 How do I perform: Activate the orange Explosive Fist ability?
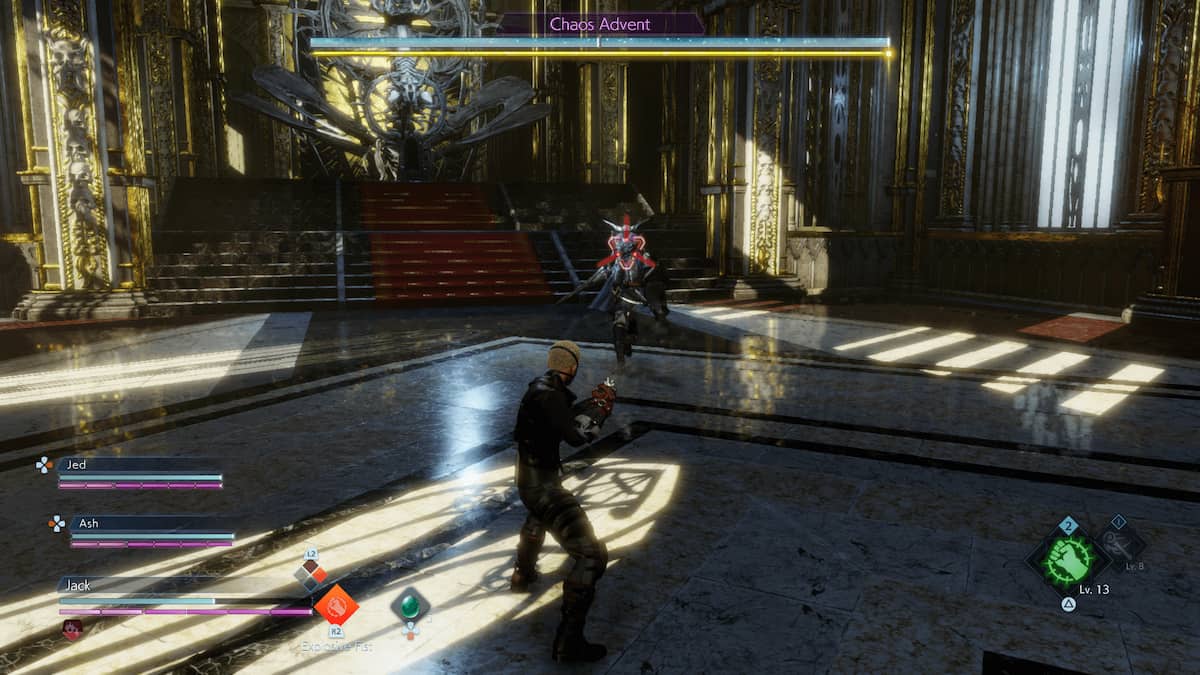[x=336, y=605]
